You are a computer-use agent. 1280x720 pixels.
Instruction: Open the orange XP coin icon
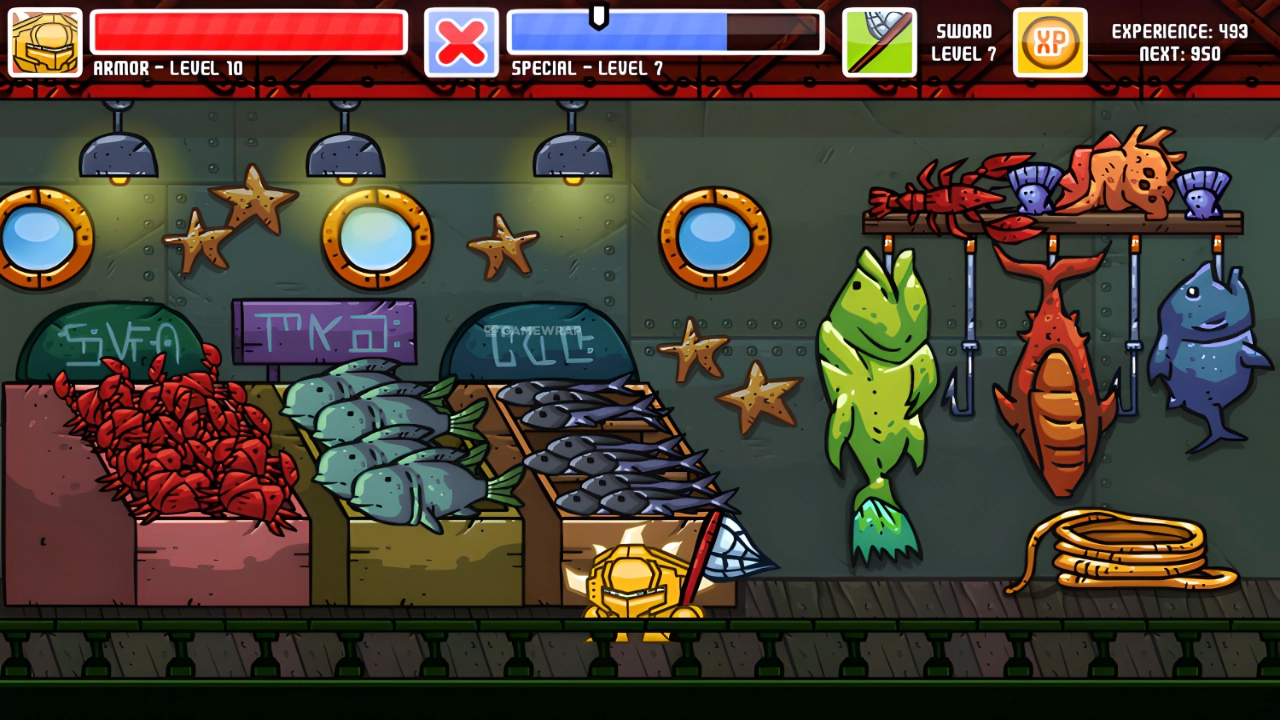tap(1050, 42)
